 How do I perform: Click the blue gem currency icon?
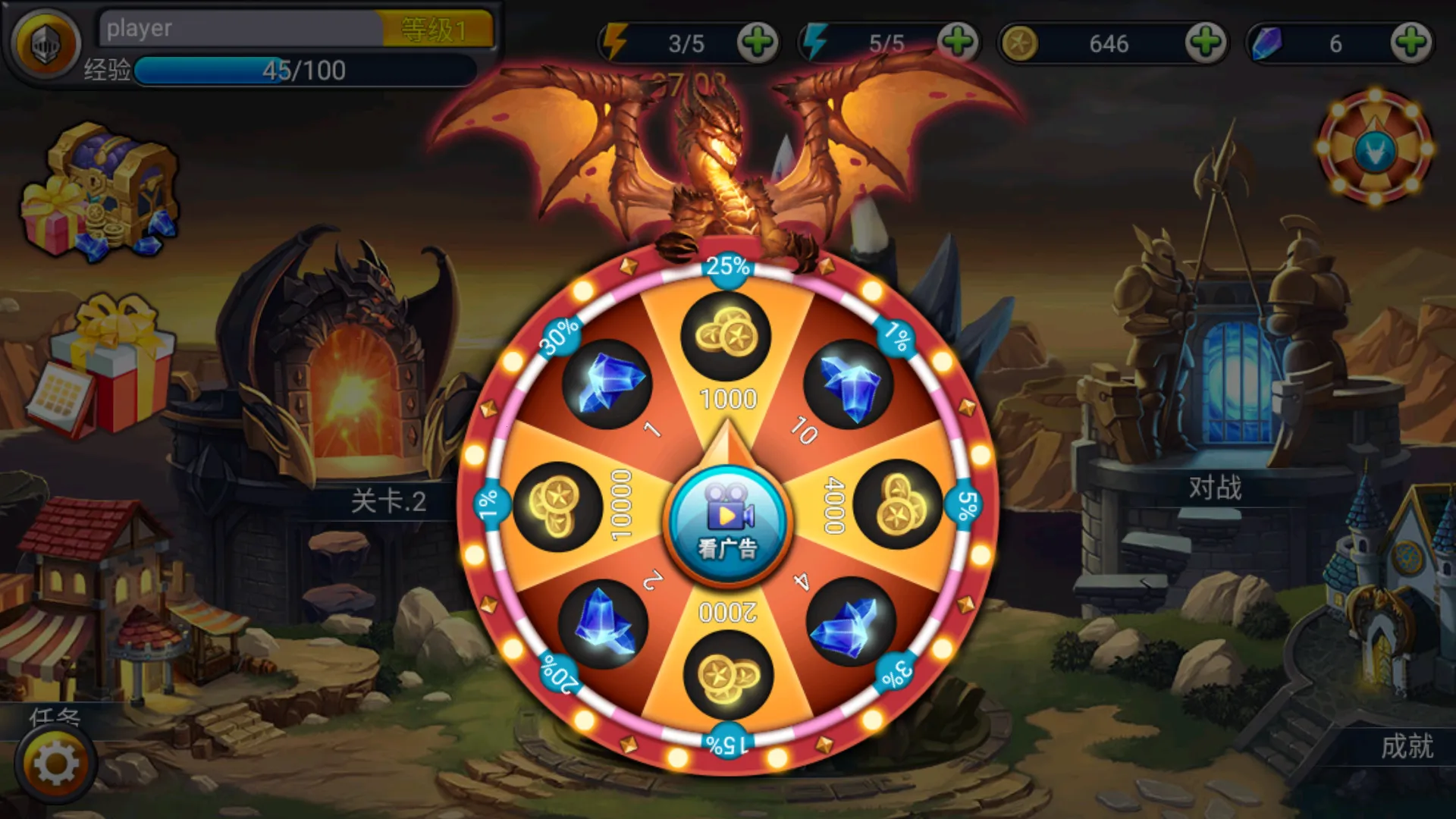click(1268, 44)
